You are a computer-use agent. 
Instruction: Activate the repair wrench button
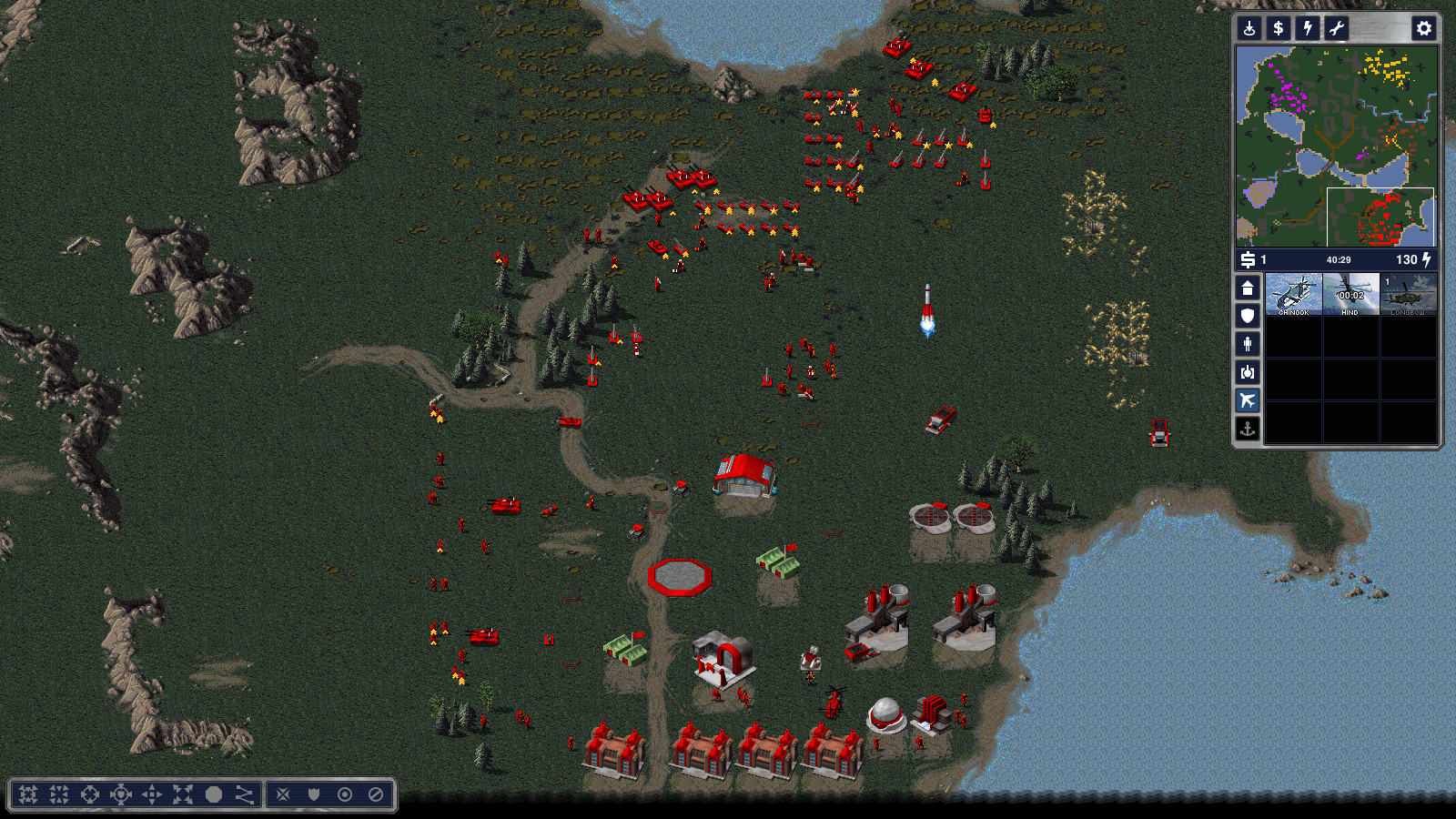click(1337, 28)
